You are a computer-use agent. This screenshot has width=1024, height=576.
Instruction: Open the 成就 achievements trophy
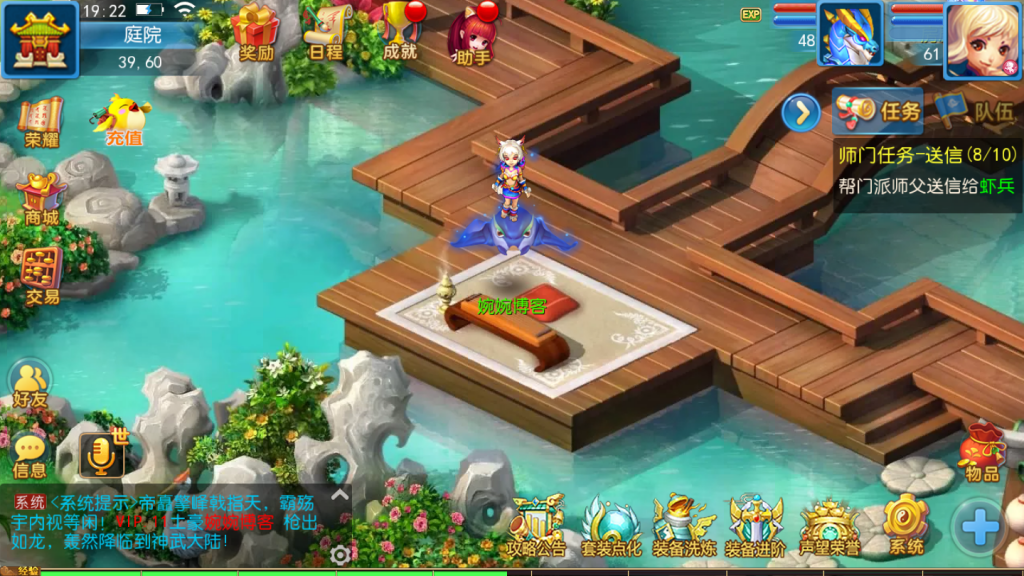[x=399, y=30]
